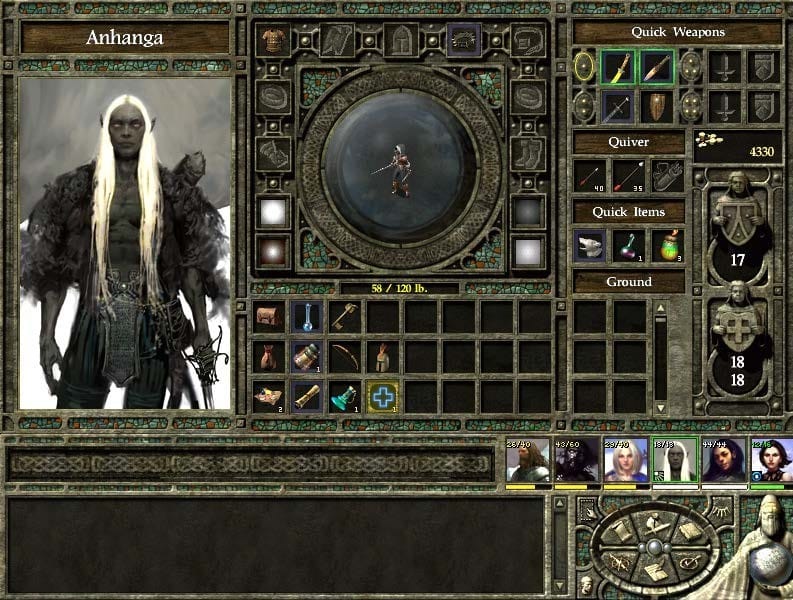Image resolution: width=793 pixels, height=600 pixels.
Task: Pick the rolled scroll inventory item
Action: (x=307, y=396)
